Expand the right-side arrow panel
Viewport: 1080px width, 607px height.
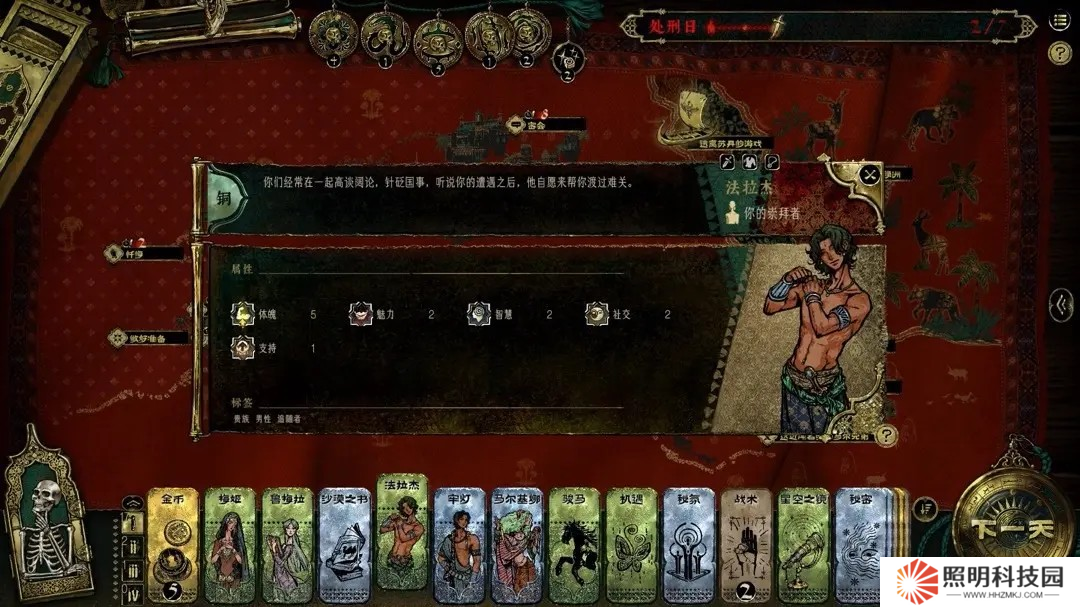pos(1061,305)
